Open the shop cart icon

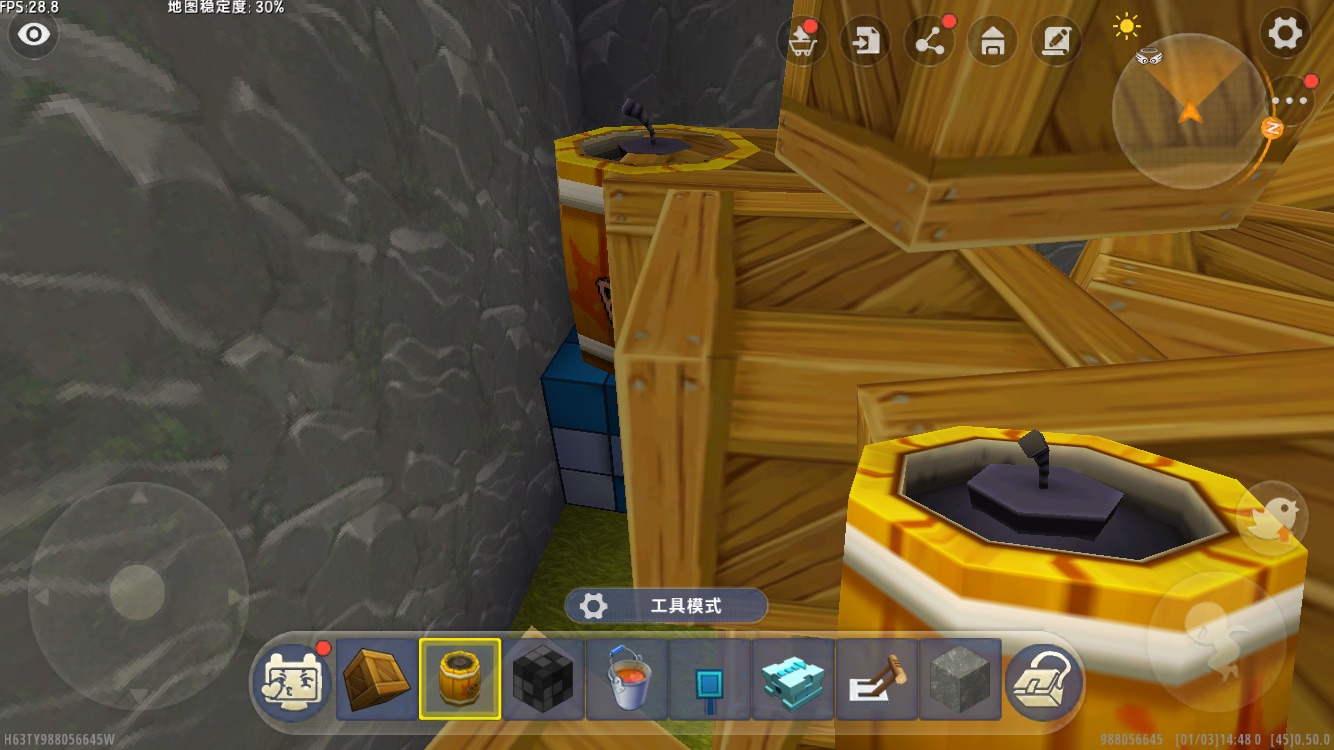[802, 42]
